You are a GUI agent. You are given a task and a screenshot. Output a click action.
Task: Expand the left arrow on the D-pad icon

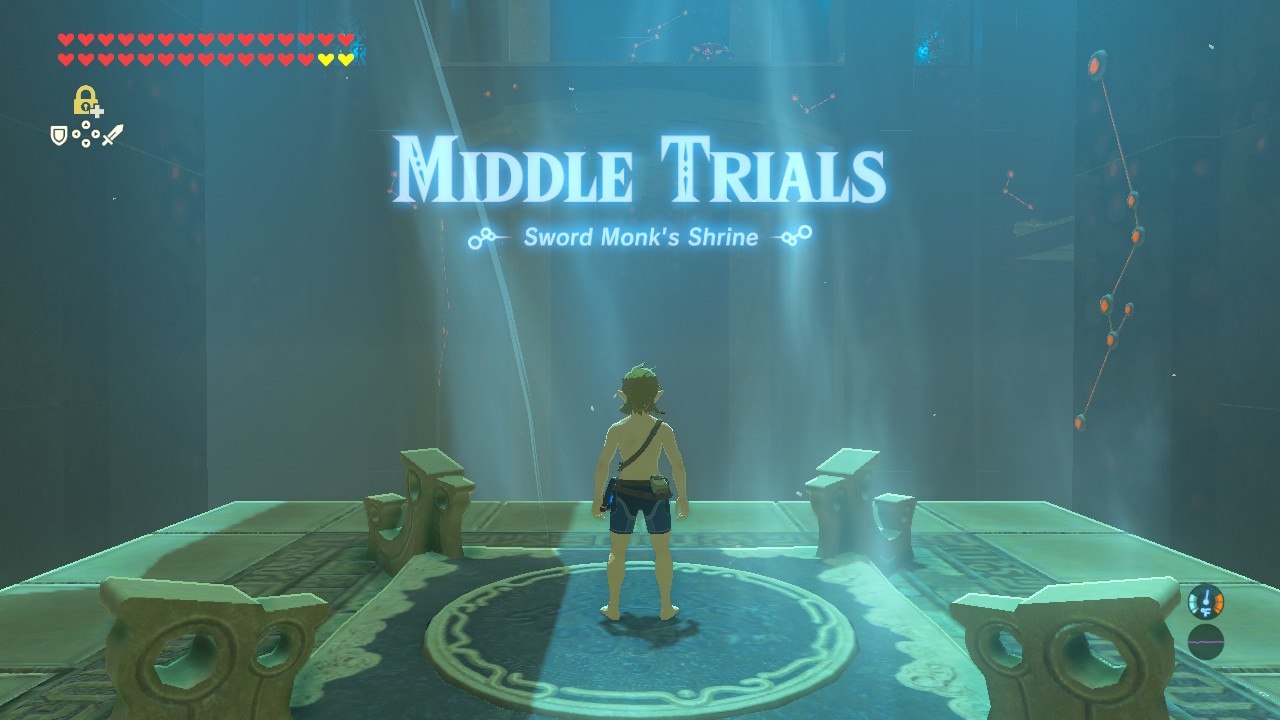pos(76,133)
